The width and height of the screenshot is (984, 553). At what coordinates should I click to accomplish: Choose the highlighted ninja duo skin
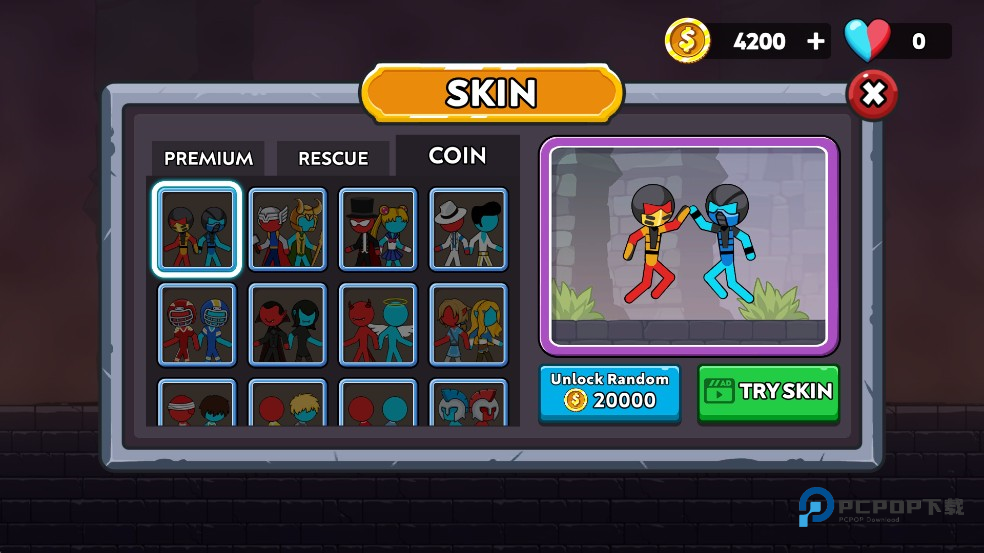pos(197,229)
